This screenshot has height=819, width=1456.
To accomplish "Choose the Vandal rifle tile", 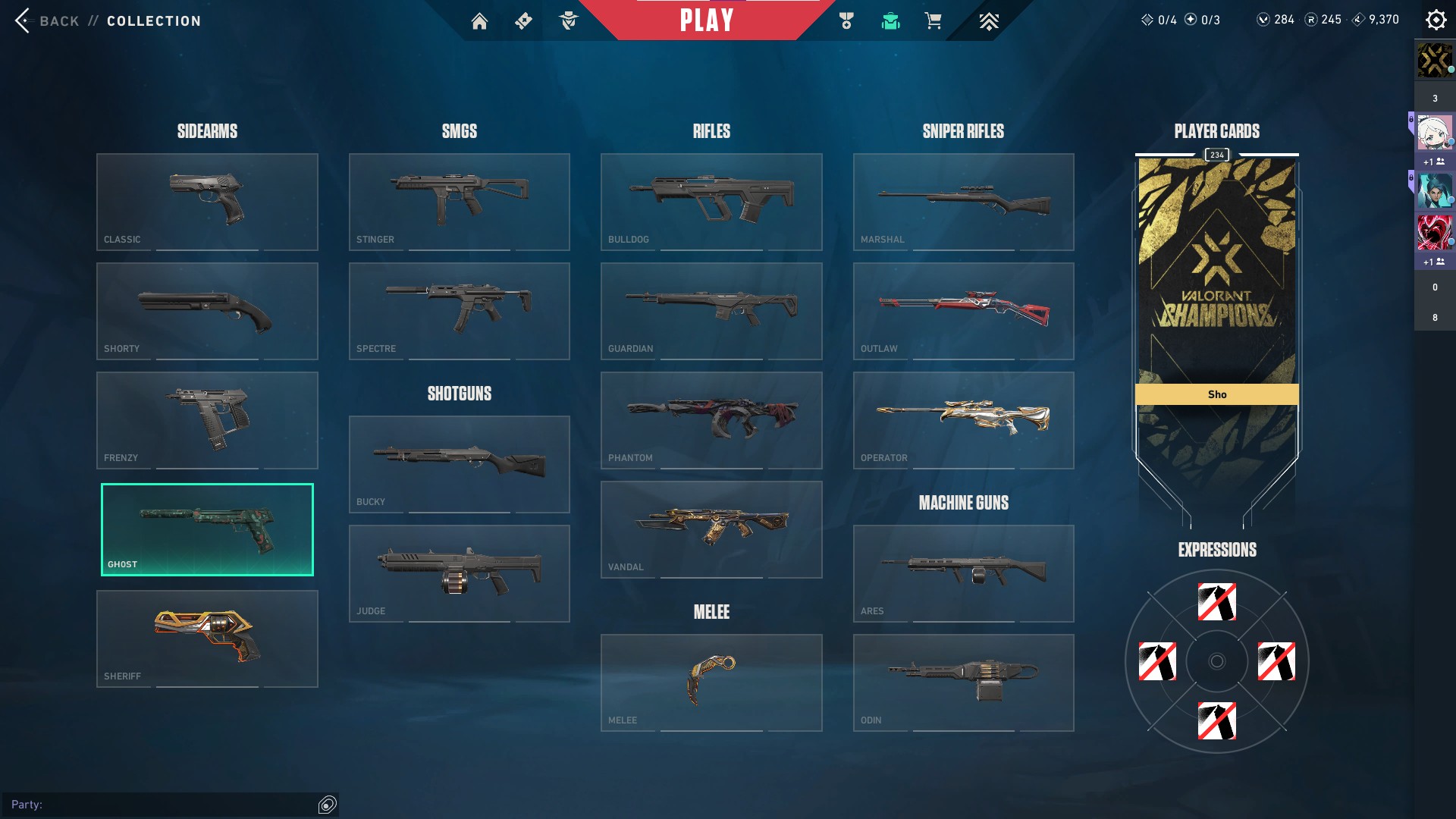I will tap(711, 529).
